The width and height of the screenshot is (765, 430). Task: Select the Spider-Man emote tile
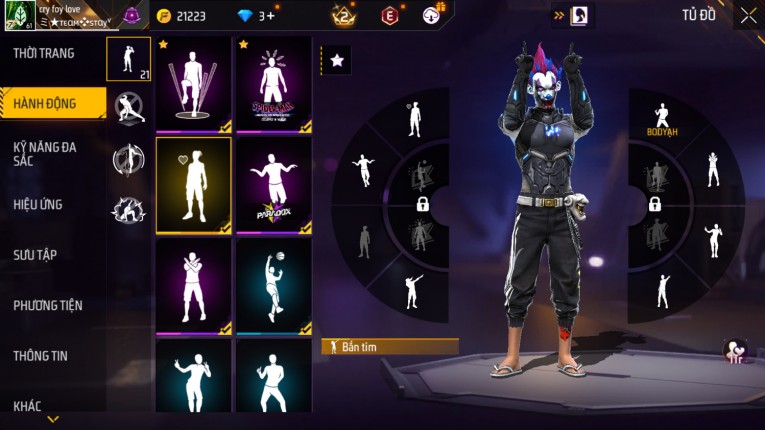273,84
